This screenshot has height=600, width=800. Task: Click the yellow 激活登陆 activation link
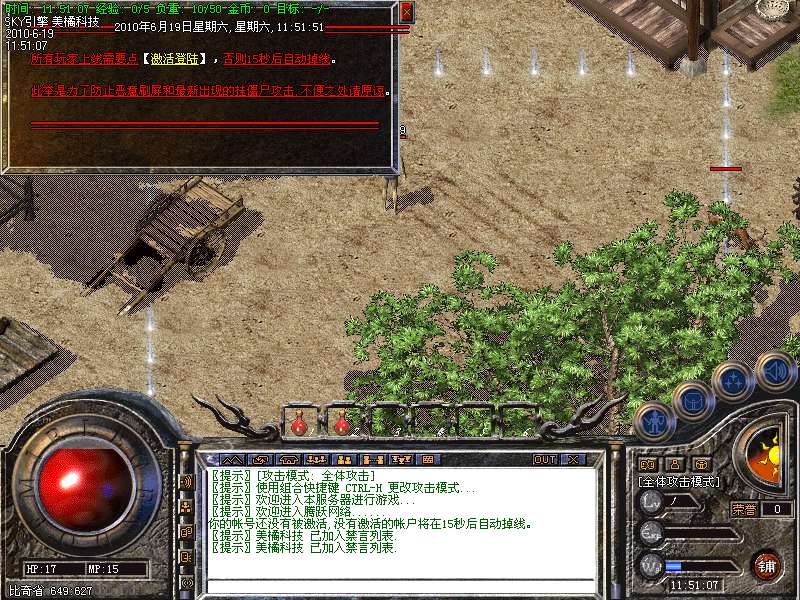point(179,59)
